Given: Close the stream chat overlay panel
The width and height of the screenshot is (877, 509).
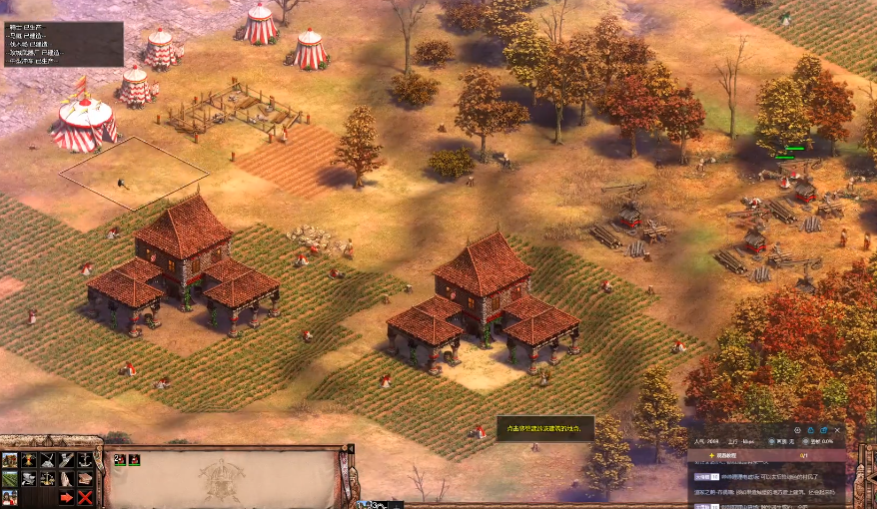Looking at the screenshot, I should (x=837, y=430).
